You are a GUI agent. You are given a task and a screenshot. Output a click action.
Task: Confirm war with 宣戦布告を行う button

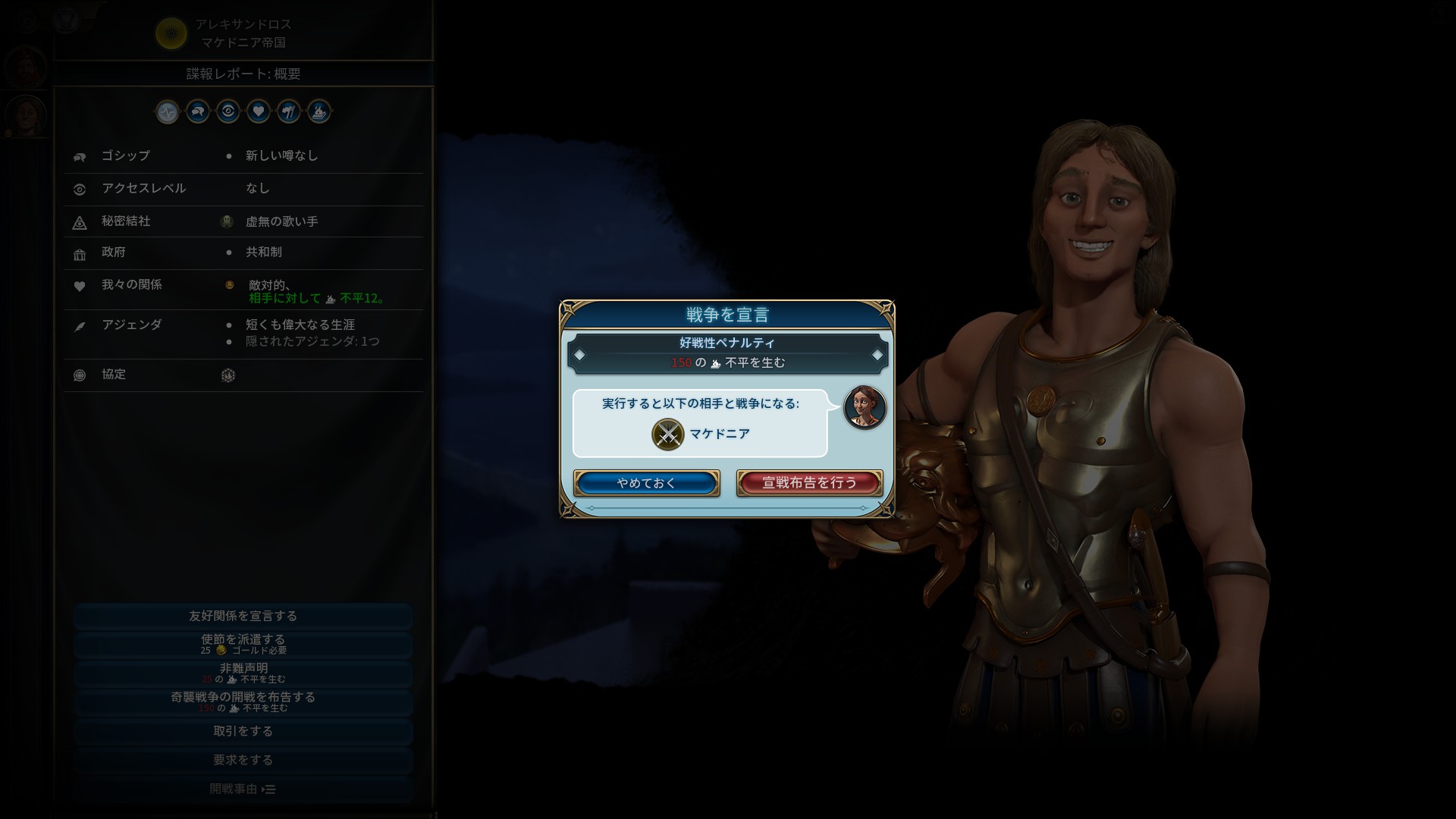pyautogui.click(x=809, y=483)
